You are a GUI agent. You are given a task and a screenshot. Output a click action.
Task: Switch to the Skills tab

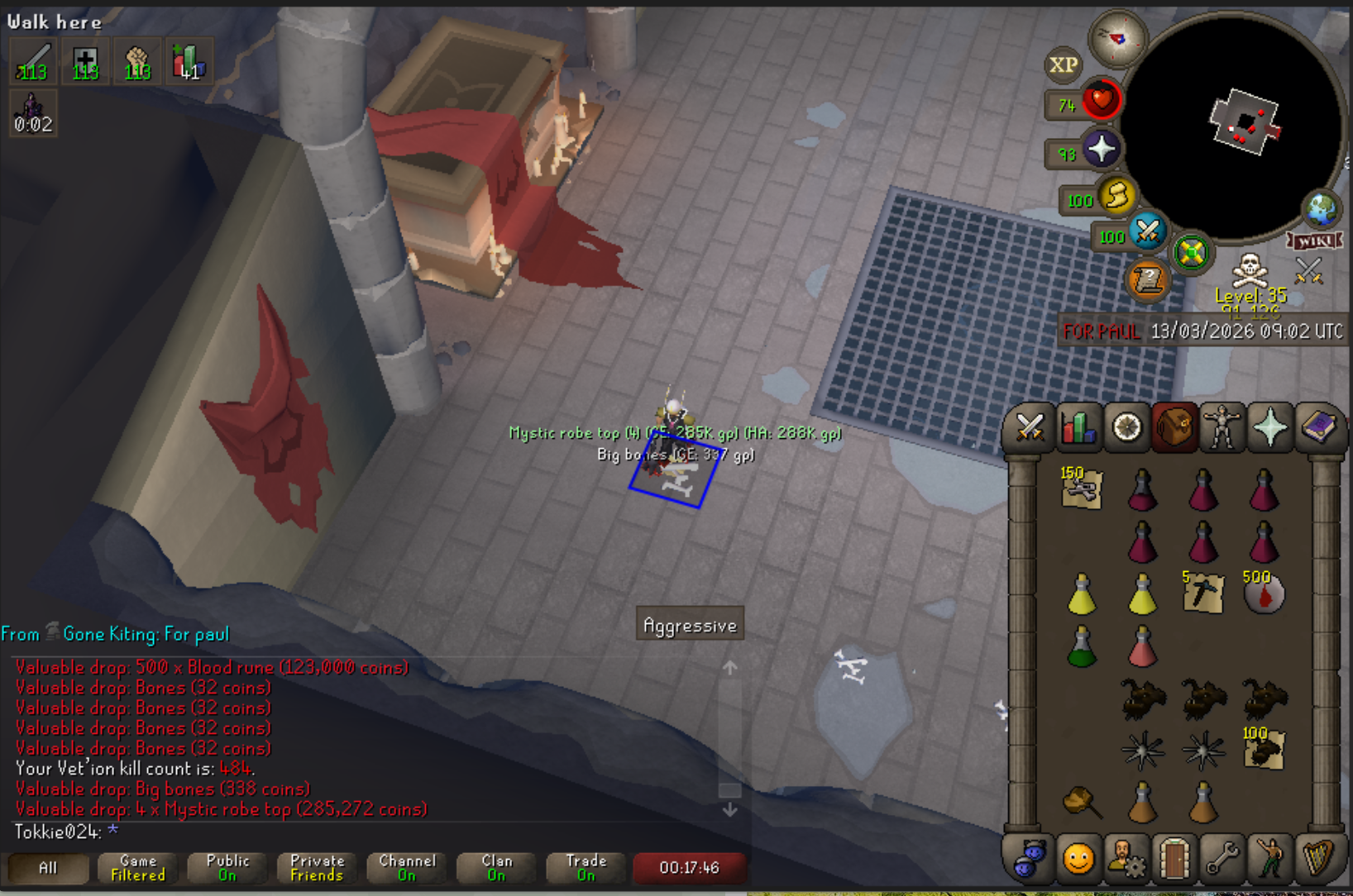(1078, 428)
